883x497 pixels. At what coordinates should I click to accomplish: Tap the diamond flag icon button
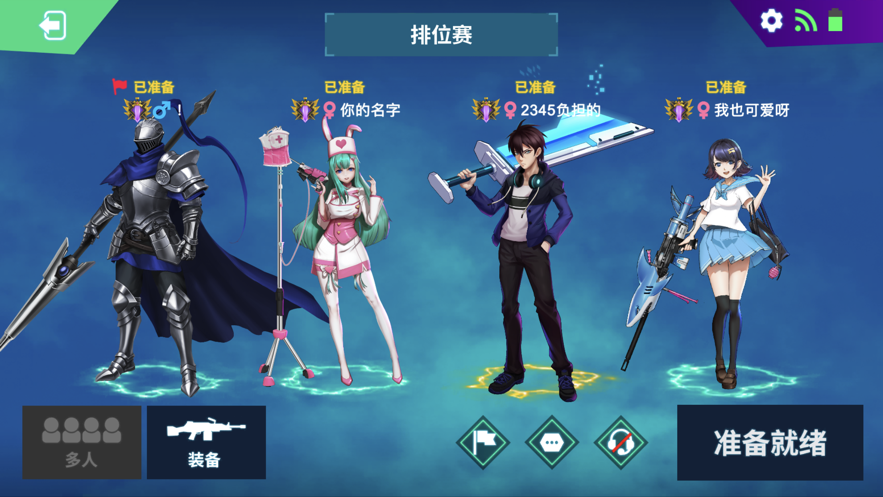pyautogui.click(x=483, y=442)
